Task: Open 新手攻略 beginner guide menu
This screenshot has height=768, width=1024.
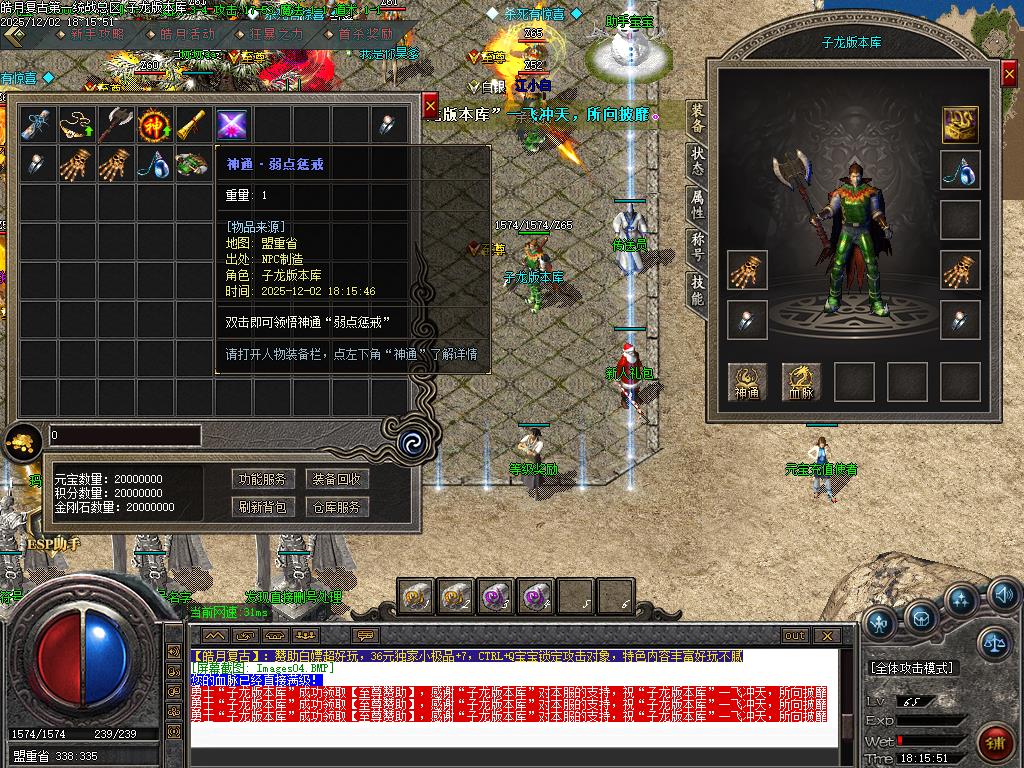Action: (97, 34)
